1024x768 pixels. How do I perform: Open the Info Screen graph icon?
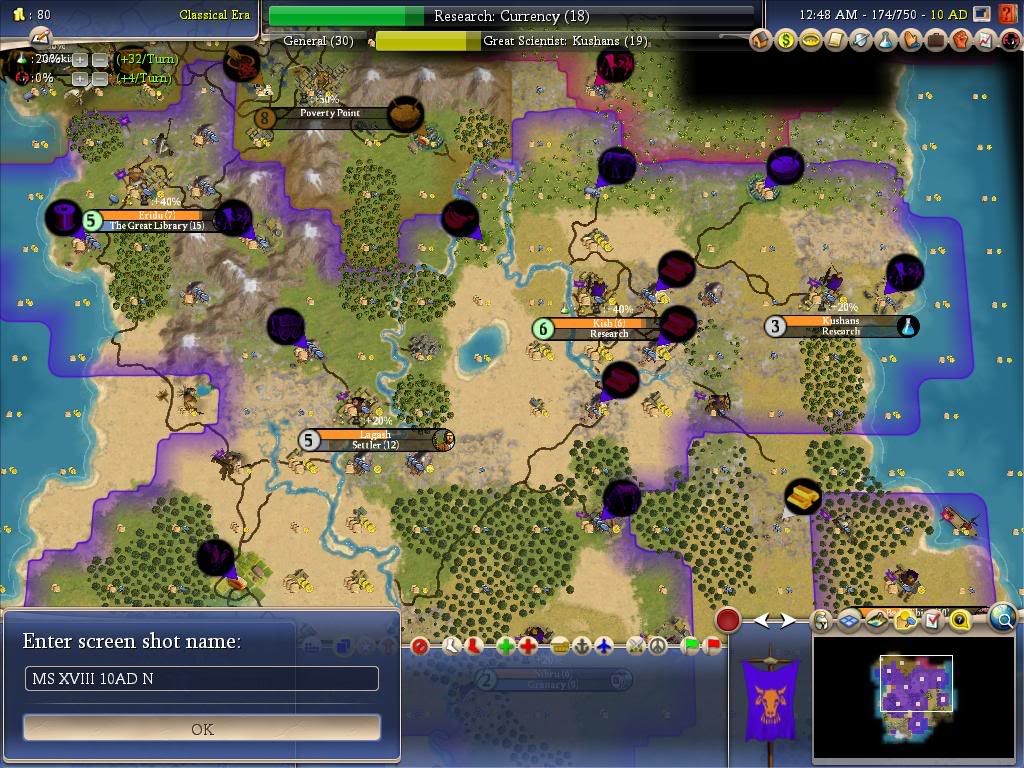click(x=985, y=41)
